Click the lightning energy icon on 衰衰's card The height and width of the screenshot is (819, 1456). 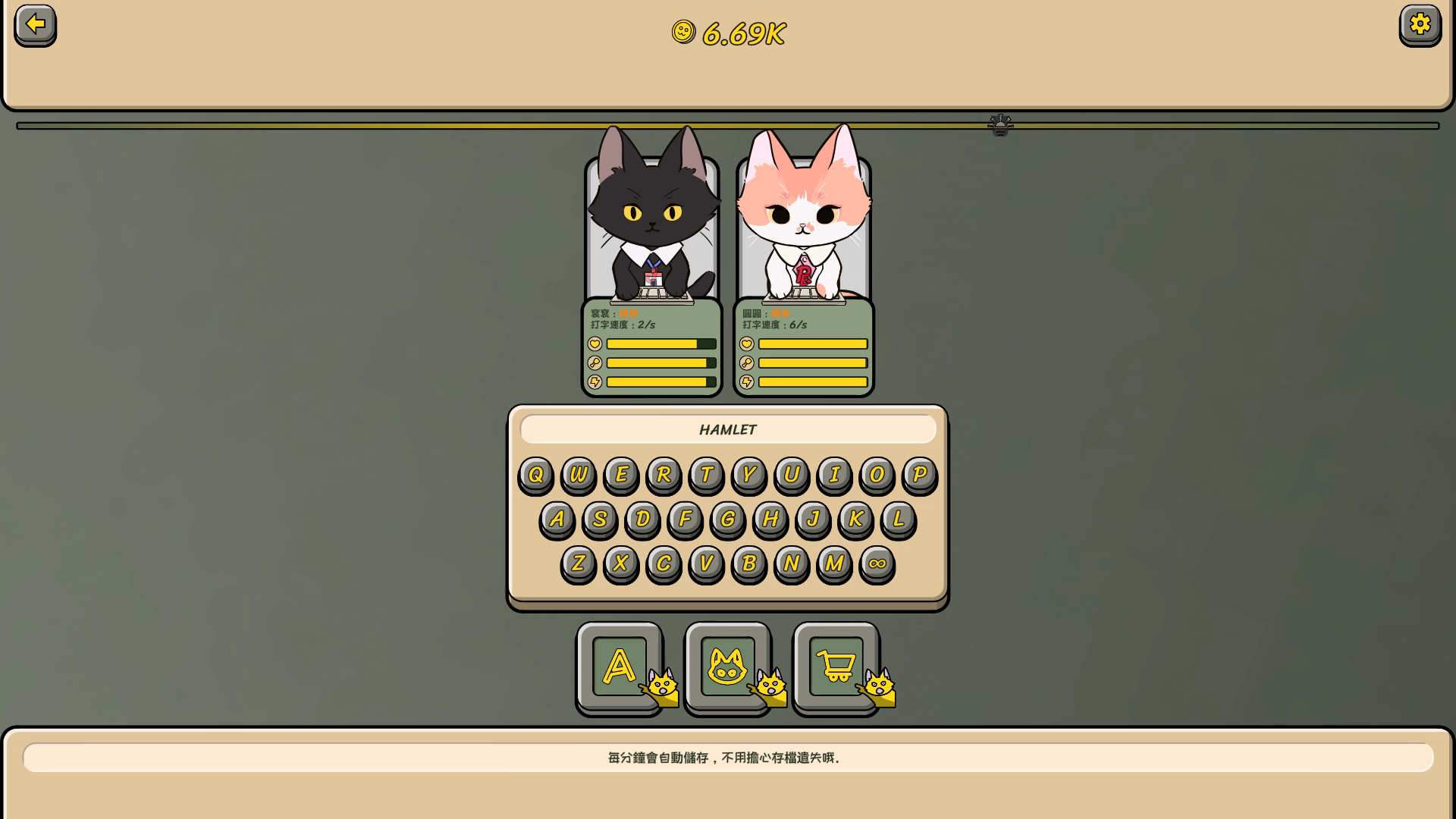(595, 381)
